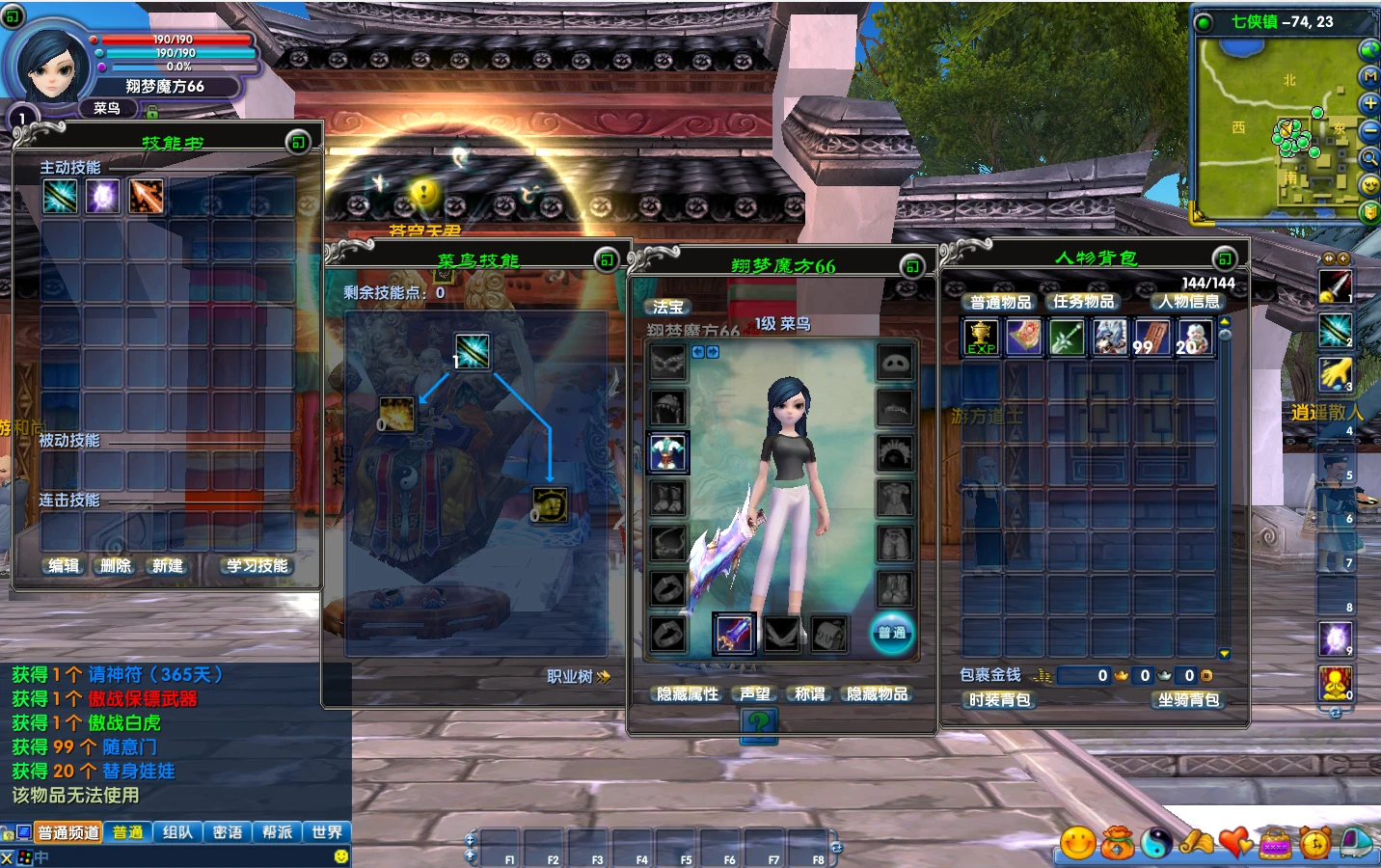This screenshot has height=868, width=1381.
Task: Open the 声望 reputation tab
Action: (x=755, y=694)
